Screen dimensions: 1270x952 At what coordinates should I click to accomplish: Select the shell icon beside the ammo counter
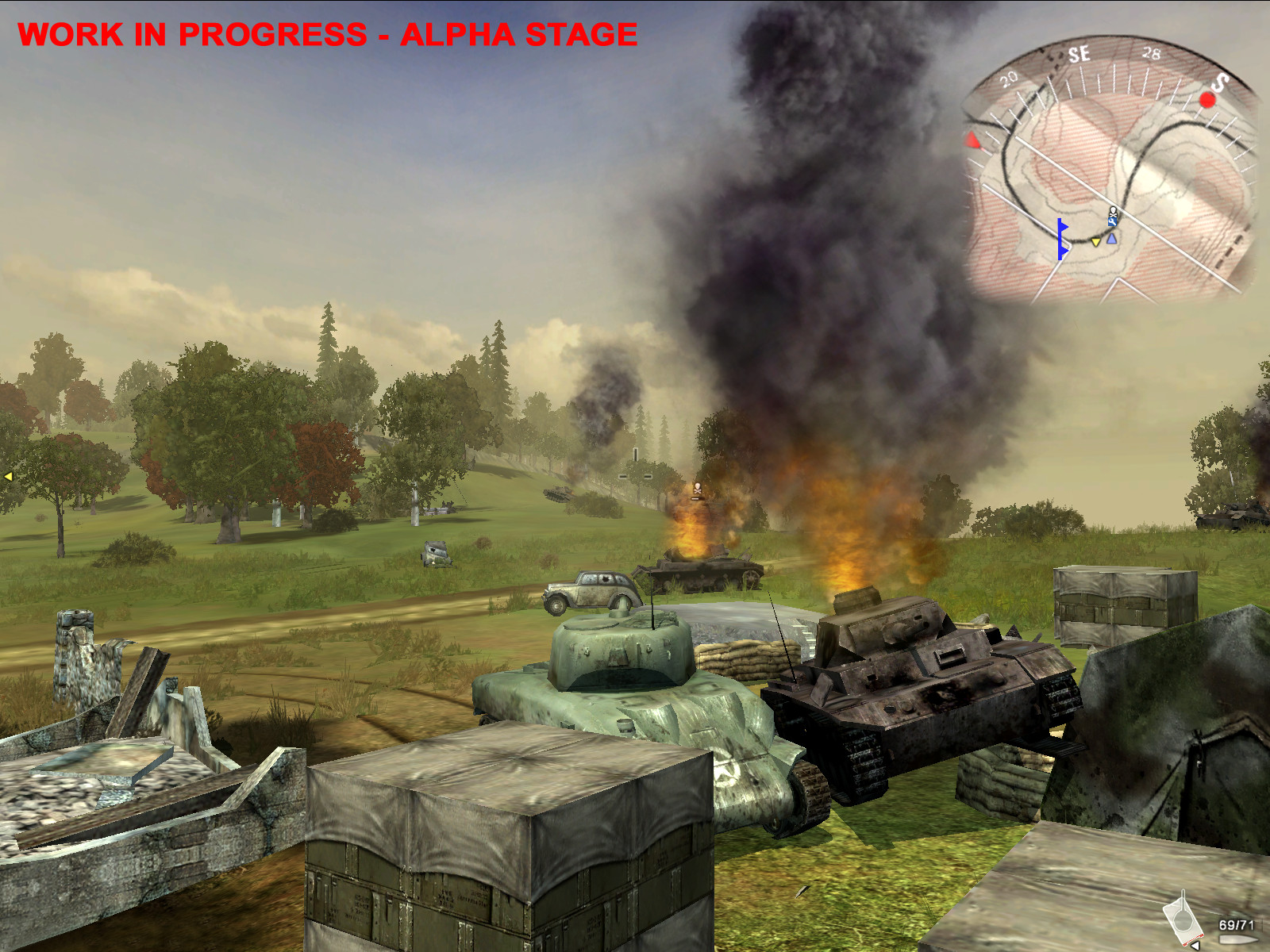coord(1238,939)
